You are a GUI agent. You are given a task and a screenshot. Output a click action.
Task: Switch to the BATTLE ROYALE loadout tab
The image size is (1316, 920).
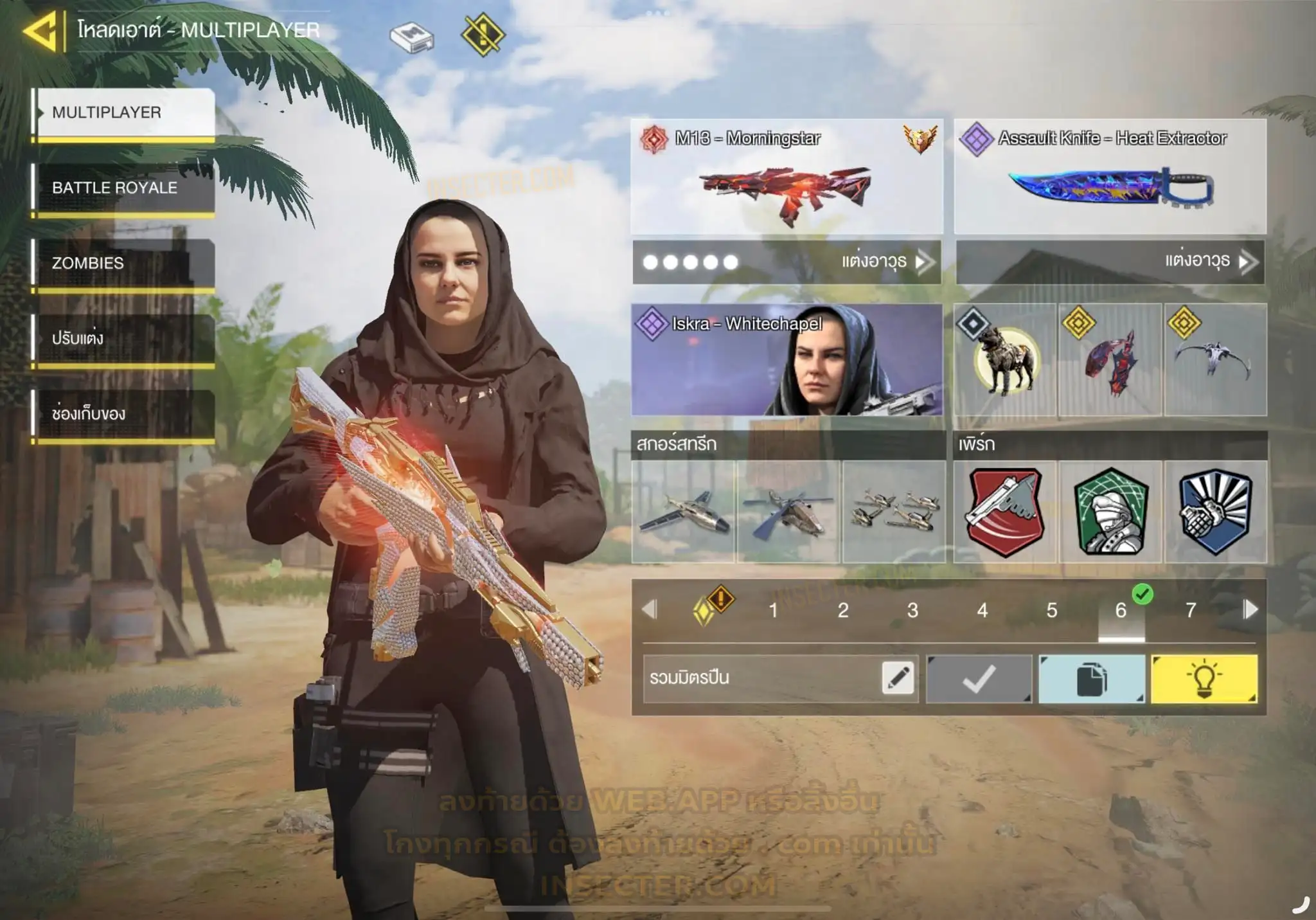123,188
